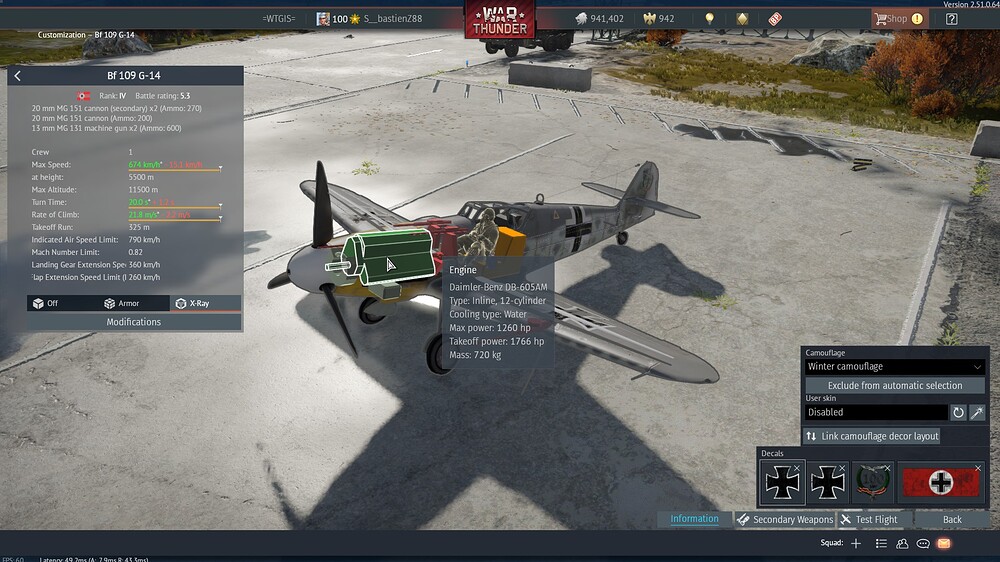Open the Winter camouflage dropdown
The image size is (1000, 562).
tap(895, 367)
